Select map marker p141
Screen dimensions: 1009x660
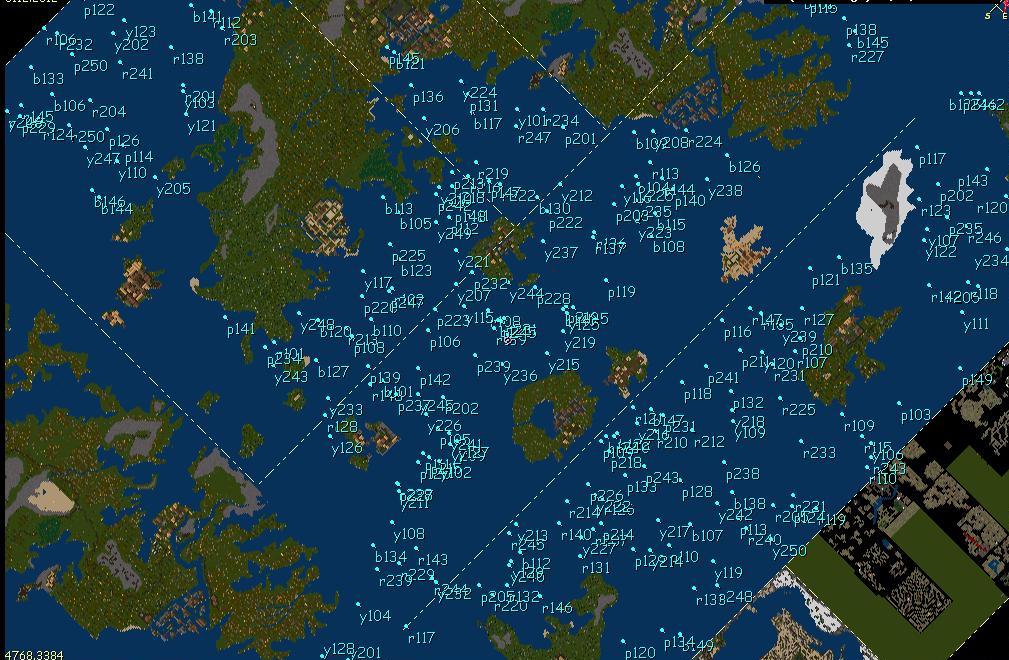(x=241, y=329)
